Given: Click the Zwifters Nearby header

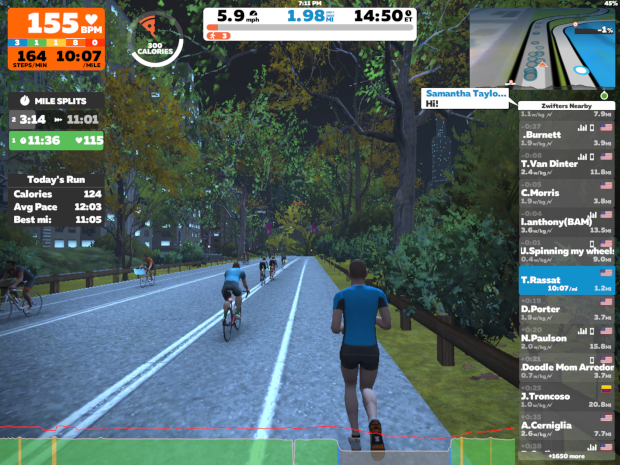Looking at the screenshot, I should click(566, 104).
